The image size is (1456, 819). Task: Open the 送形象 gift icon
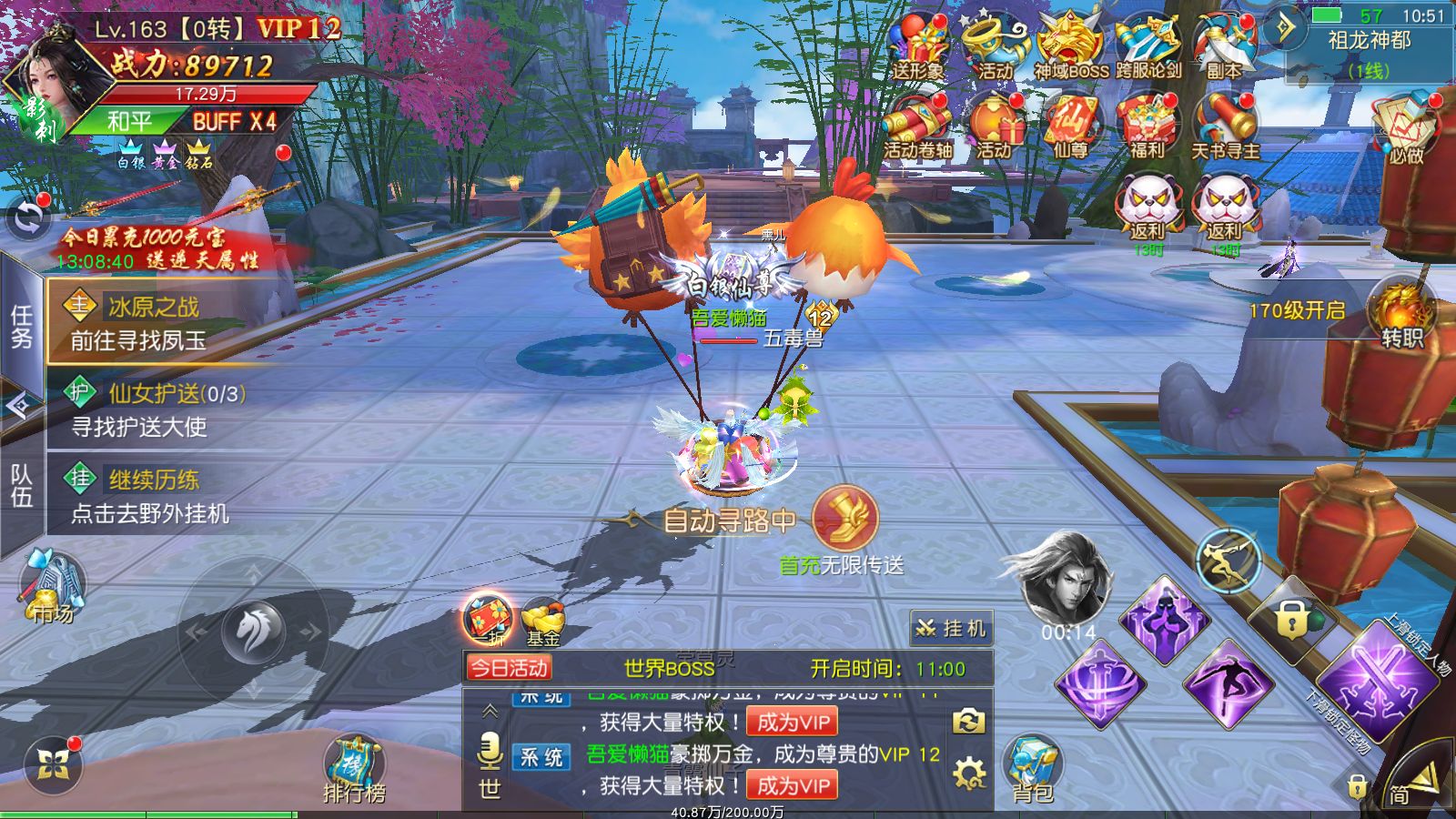(x=918, y=45)
